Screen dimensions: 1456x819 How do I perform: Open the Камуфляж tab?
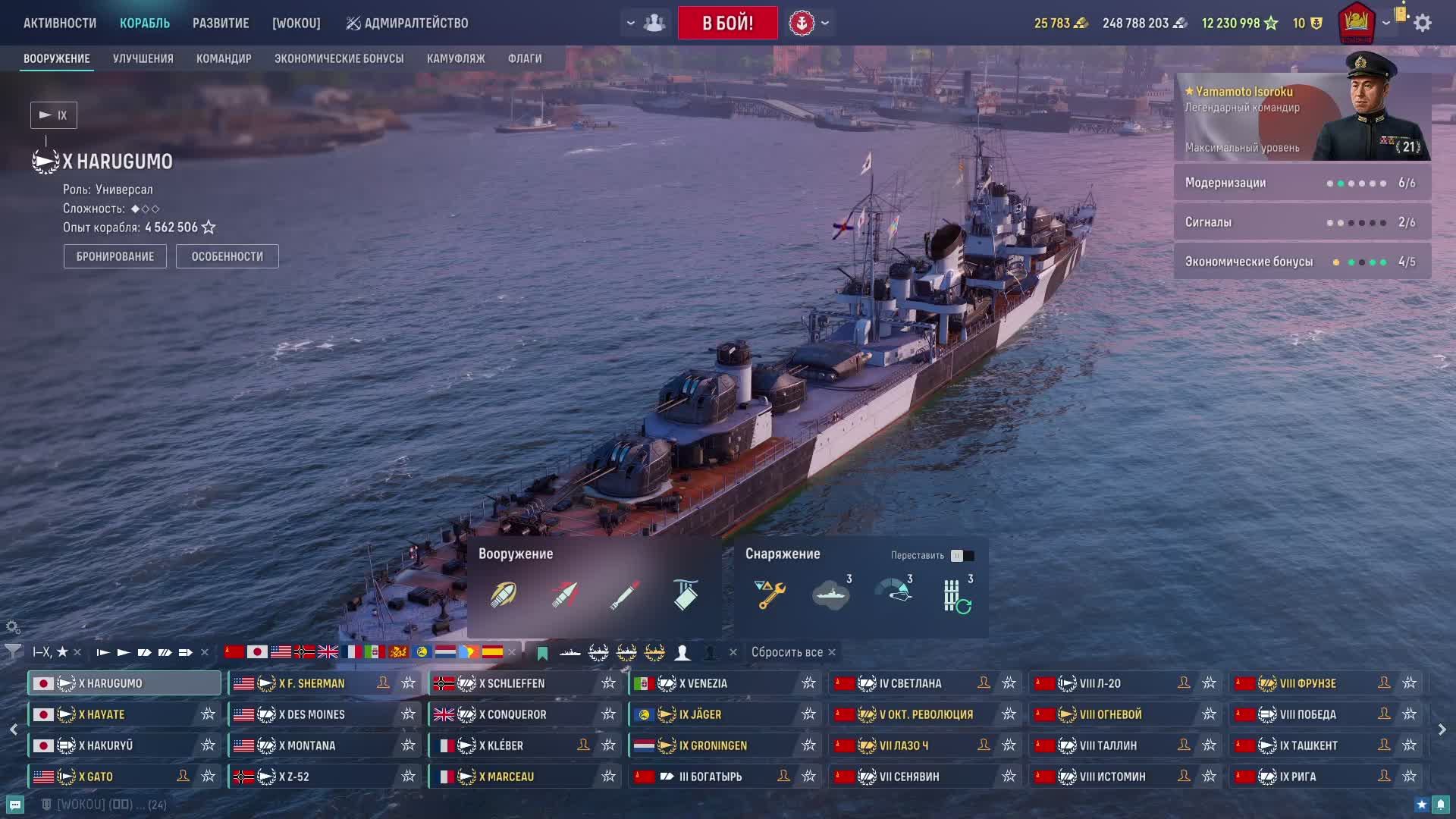(456, 58)
